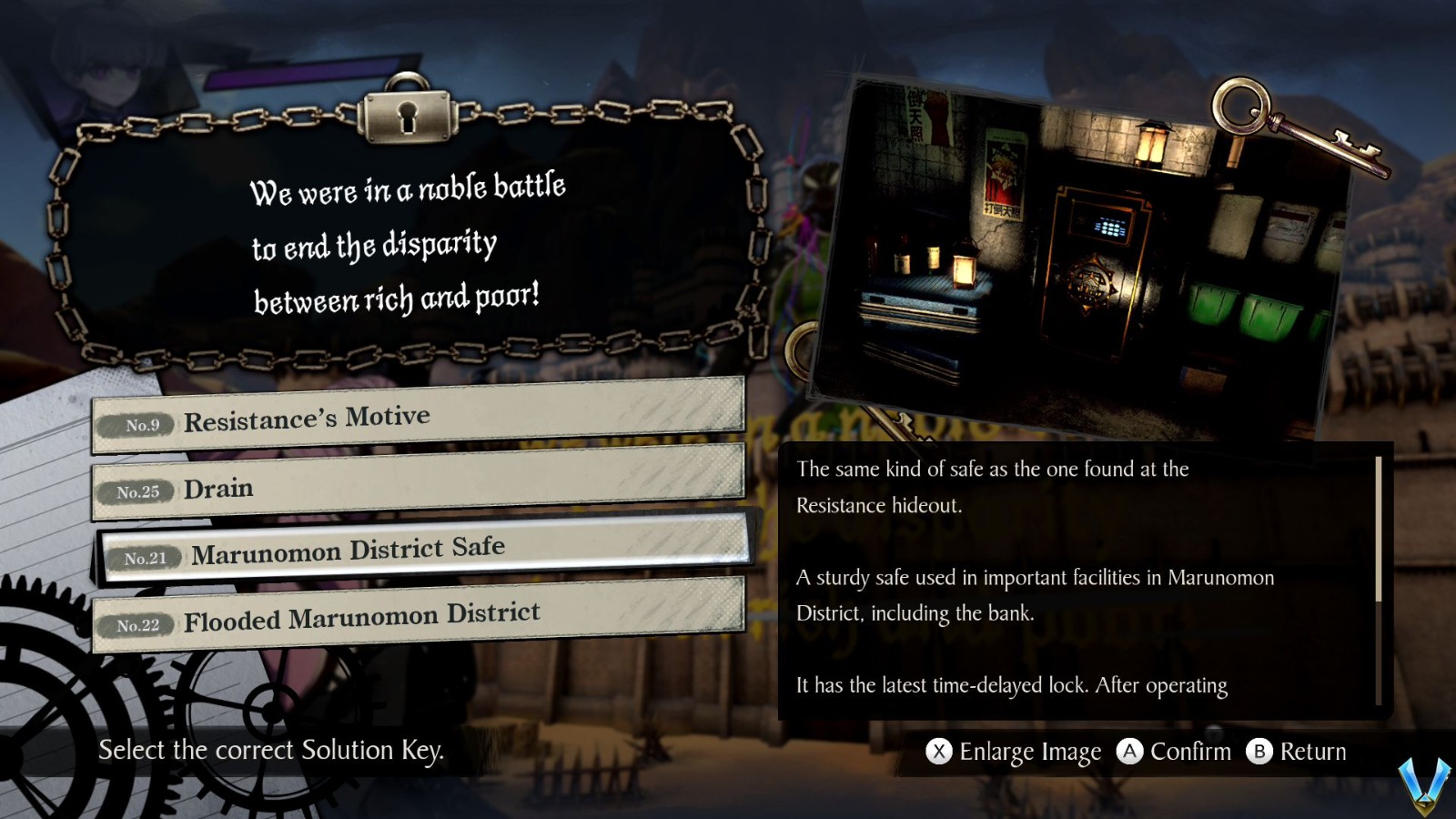Click the A button icon next to Confirm
This screenshot has height=819, width=1456.
coord(1131,752)
